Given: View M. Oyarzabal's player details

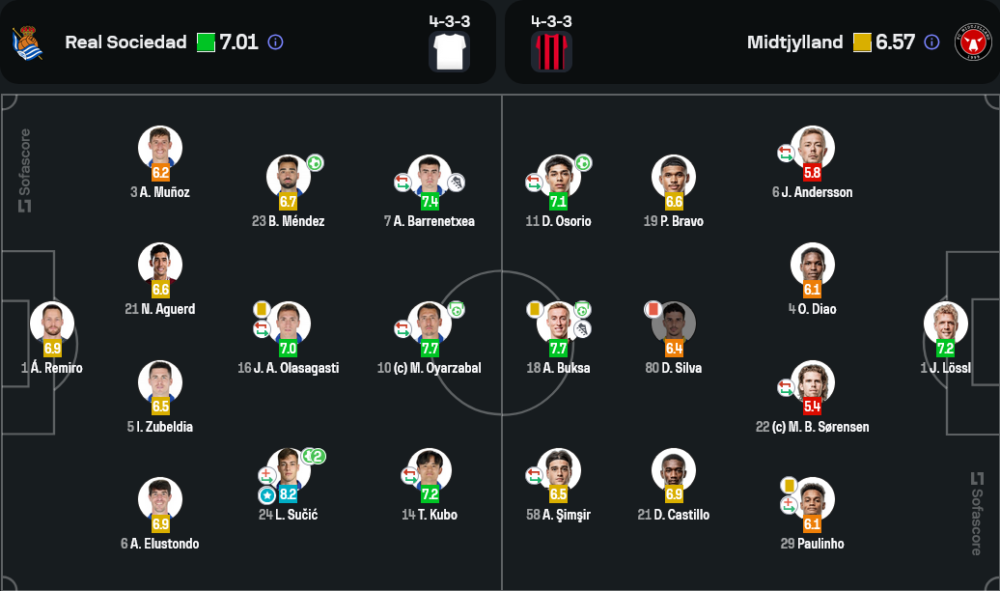Looking at the screenshot, I should [x=430, y=323].
